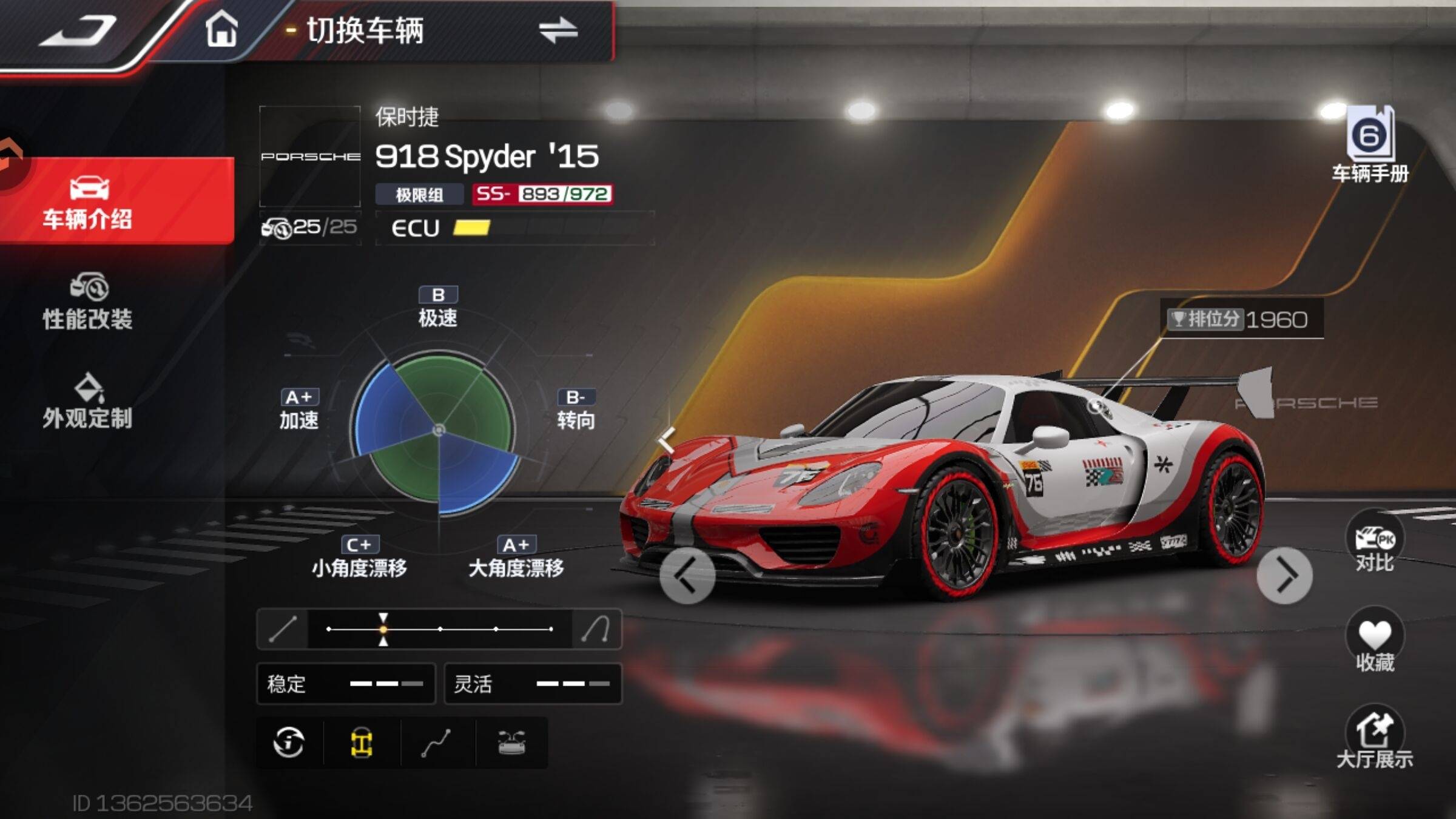Select the straight-line handling preset icon
This screenshot has width=1456, height=819.
click(x=283, y=629)
